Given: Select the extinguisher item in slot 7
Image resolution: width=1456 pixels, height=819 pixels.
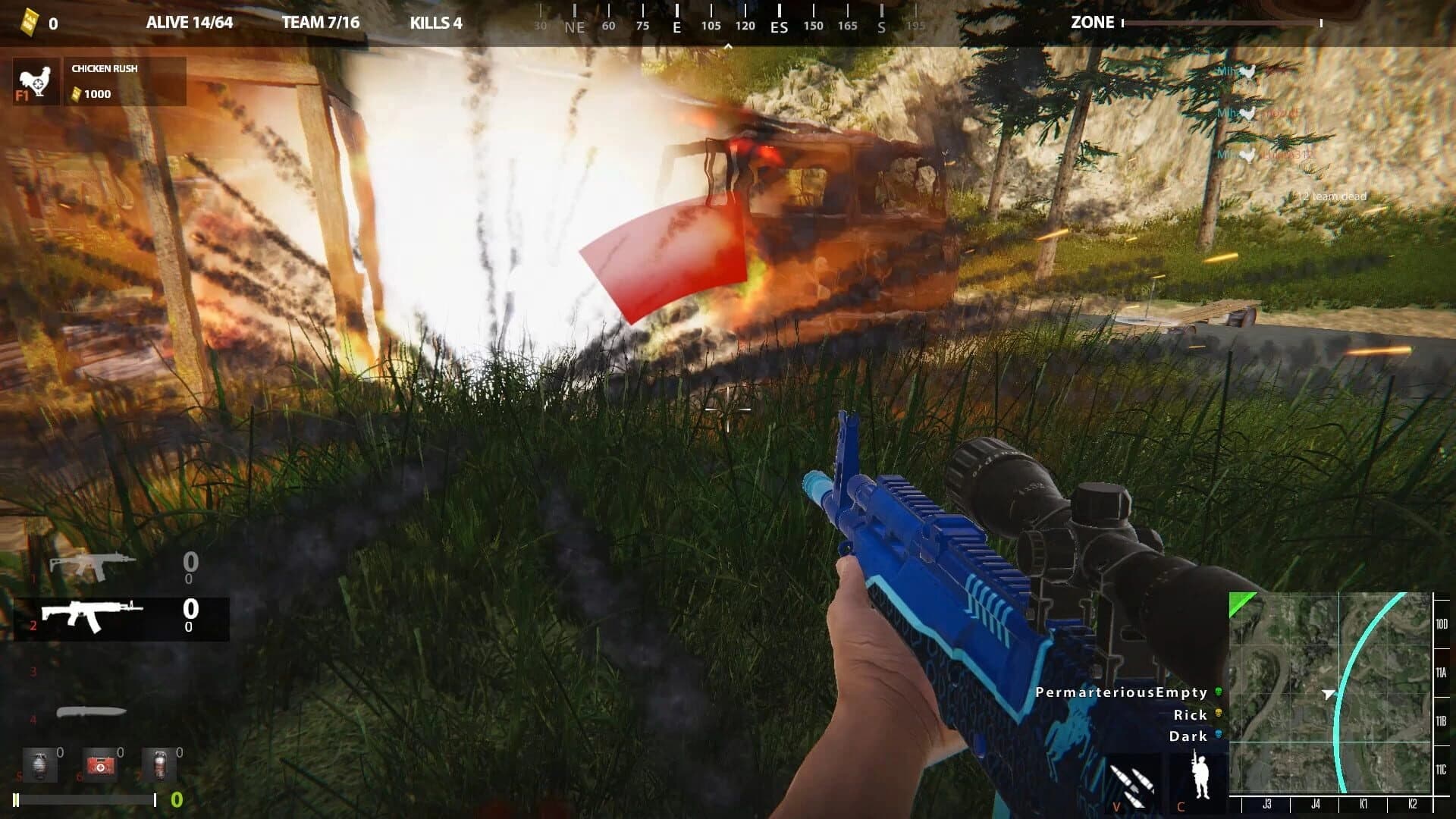Looking at the screenshot, I should pyautogui.click(x=159, y=764).
